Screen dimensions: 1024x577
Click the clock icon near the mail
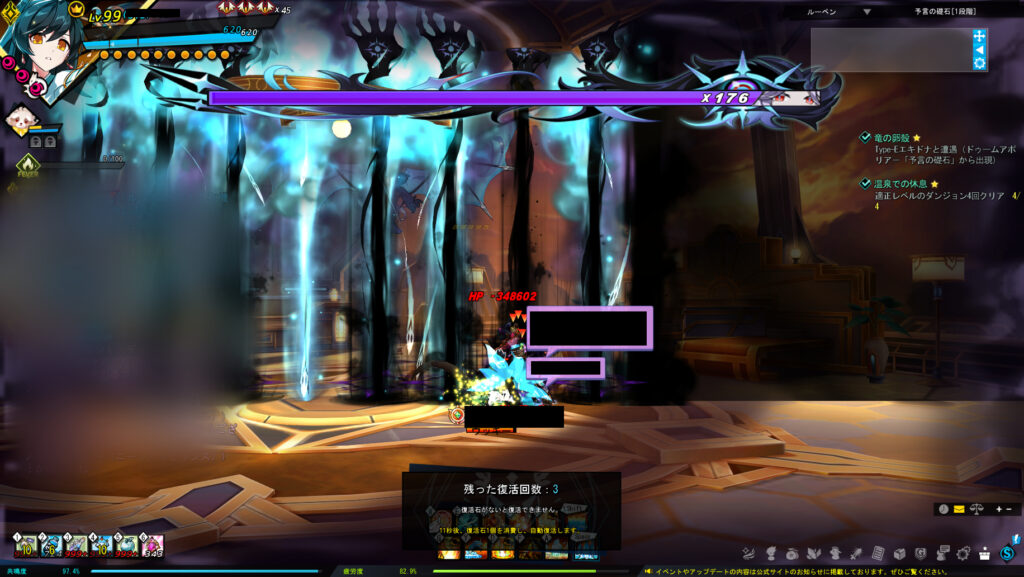pyautogui.click(x=943, y=509)
